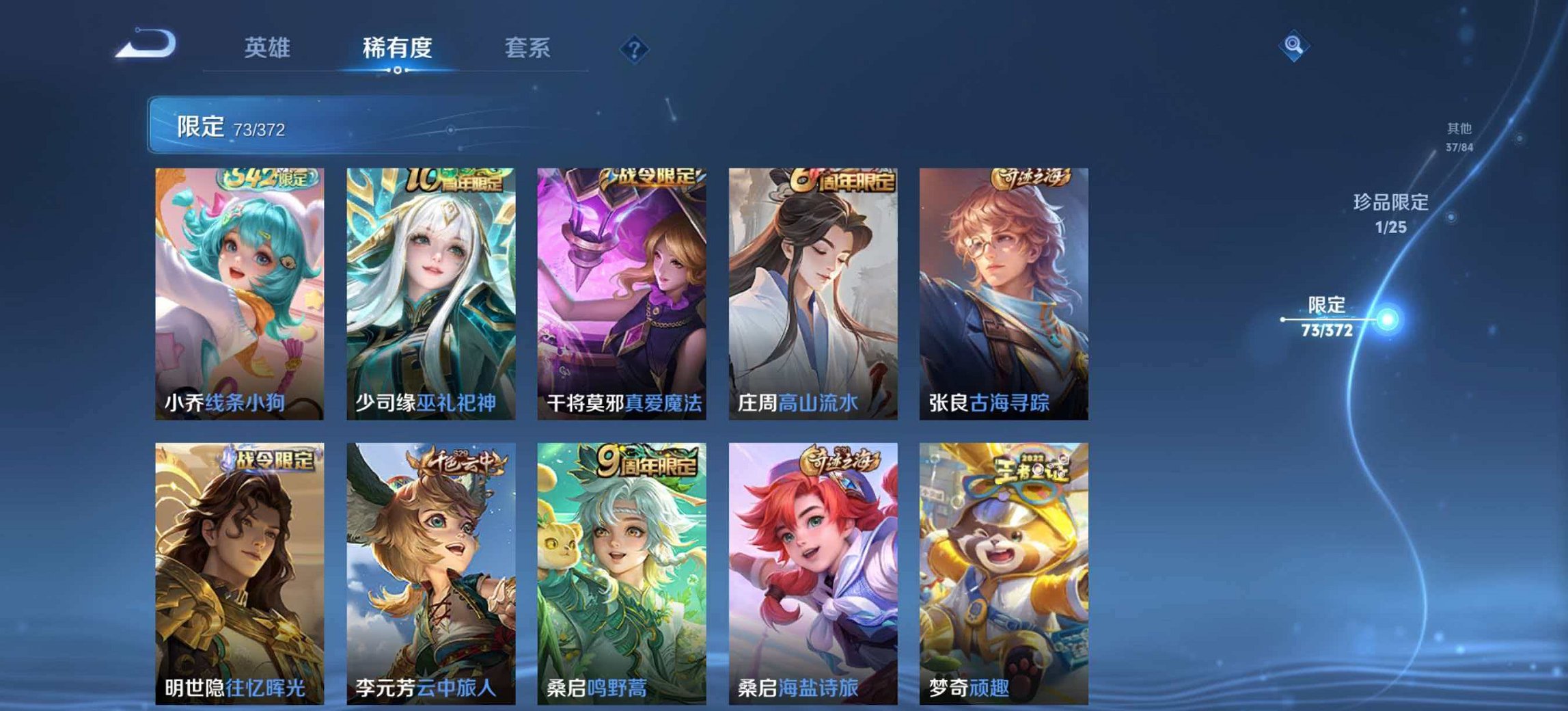Image resolution: width=1568 pixels, height=711 pixels.
Task: Click the 稀有度 tab label
Action: coord(399,49)
